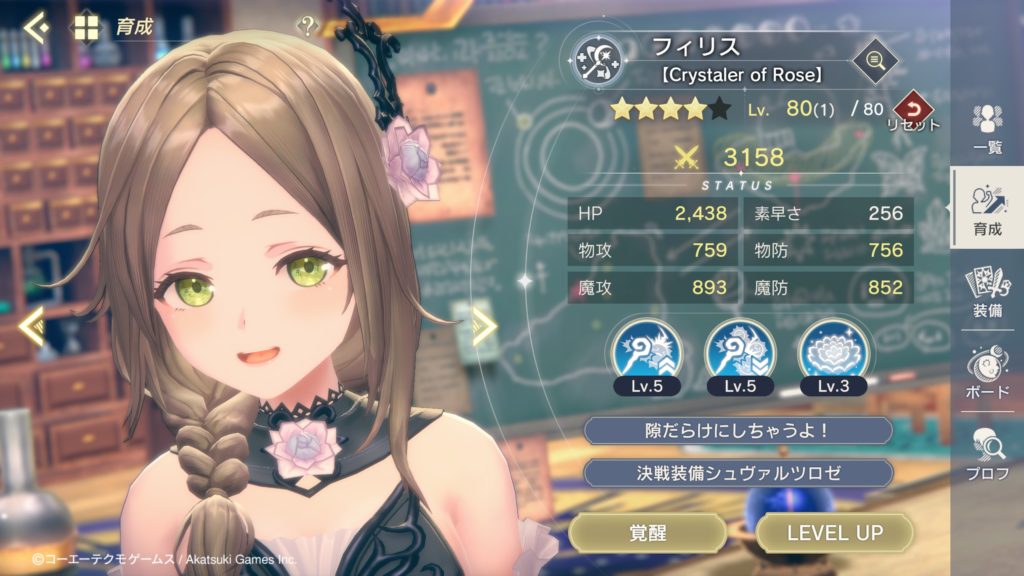This screenshot has height=576, width=1024.
Task: Open the question mark help icon
Action: click(306, 27)
